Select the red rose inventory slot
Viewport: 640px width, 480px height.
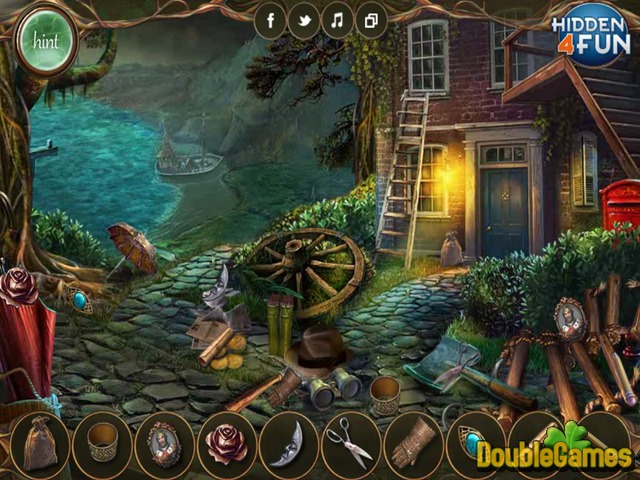226,442
